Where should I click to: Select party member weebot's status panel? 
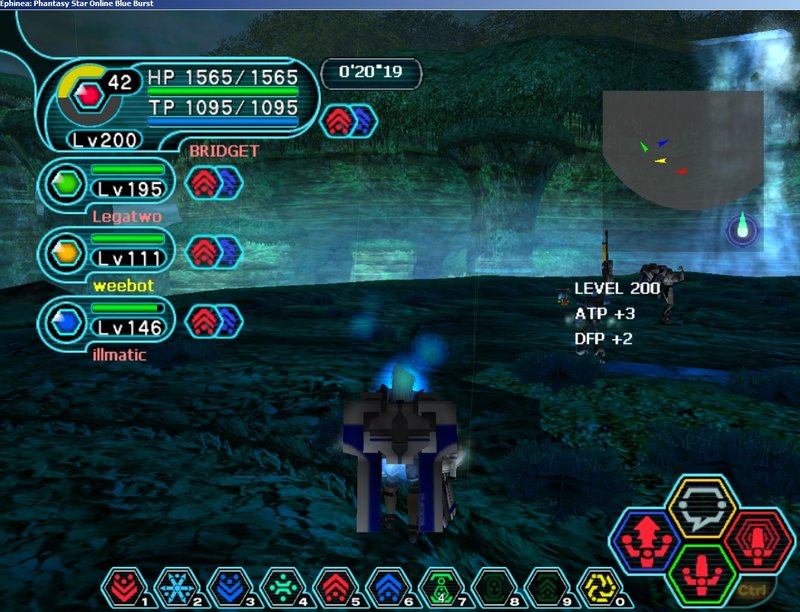point(107,252)
